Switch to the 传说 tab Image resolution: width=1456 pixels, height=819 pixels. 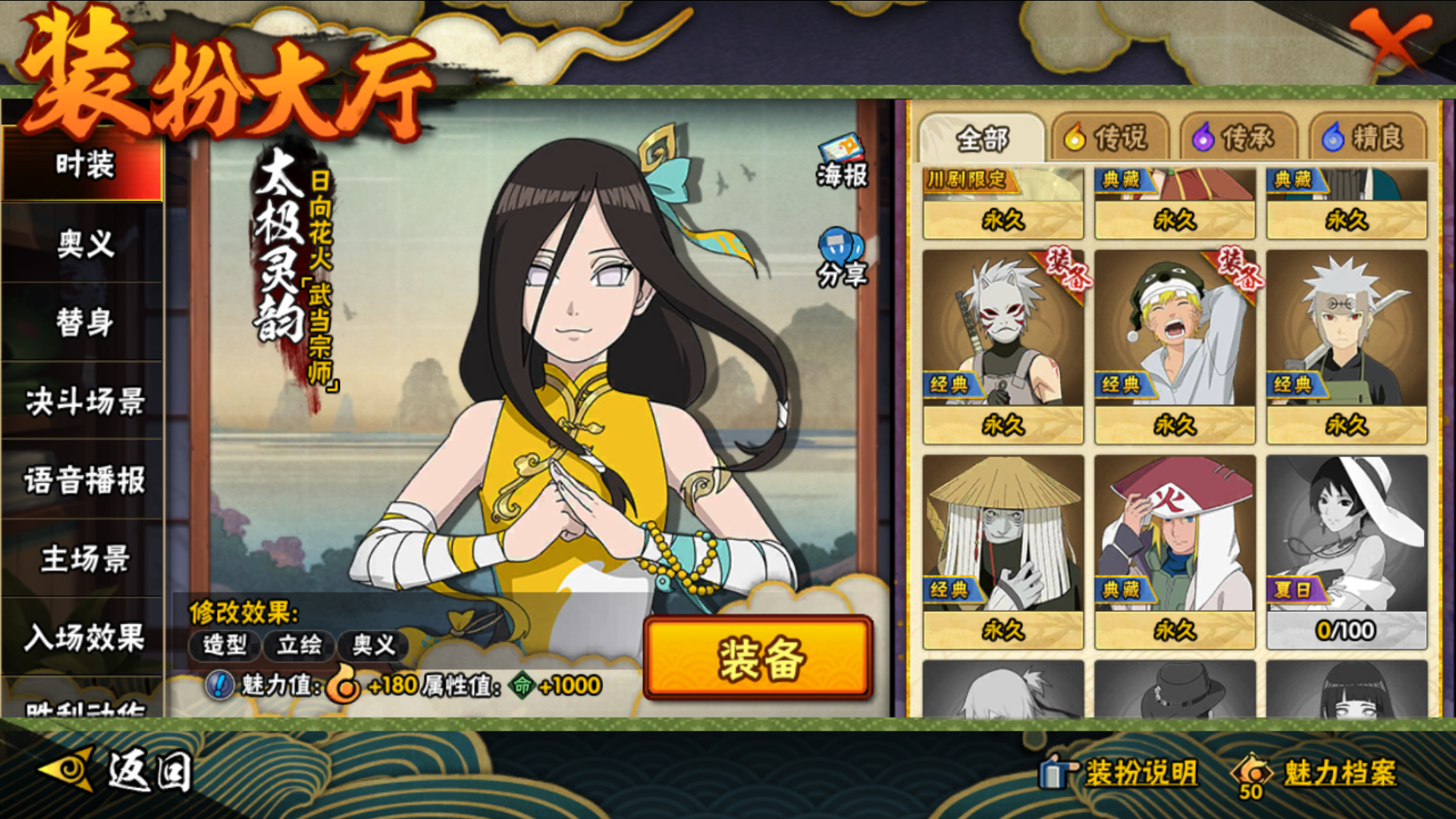coord(1107,138)
